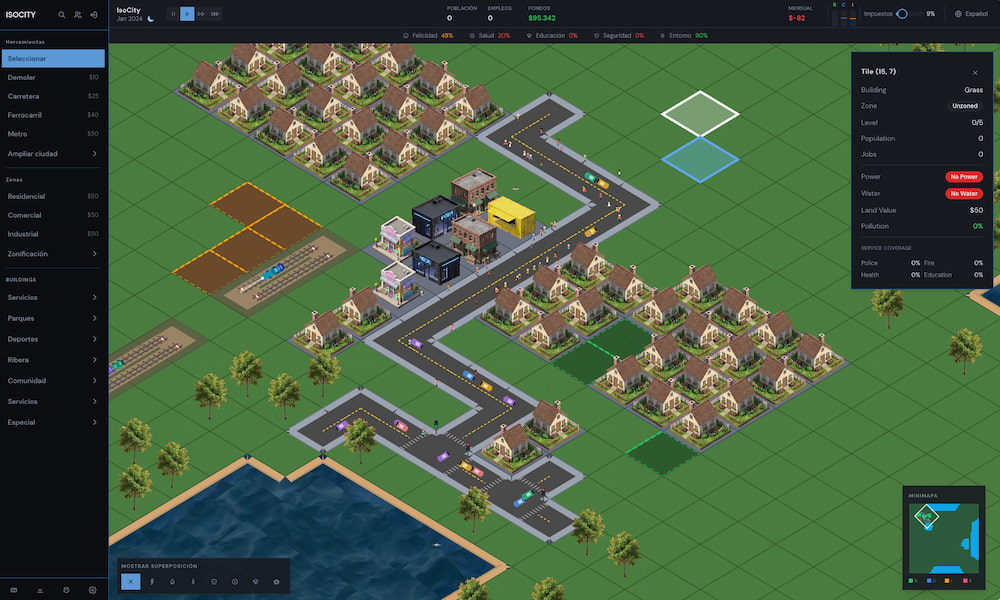Show the power overlay with lightning icon
The image size is (1000, 600).
152,581
